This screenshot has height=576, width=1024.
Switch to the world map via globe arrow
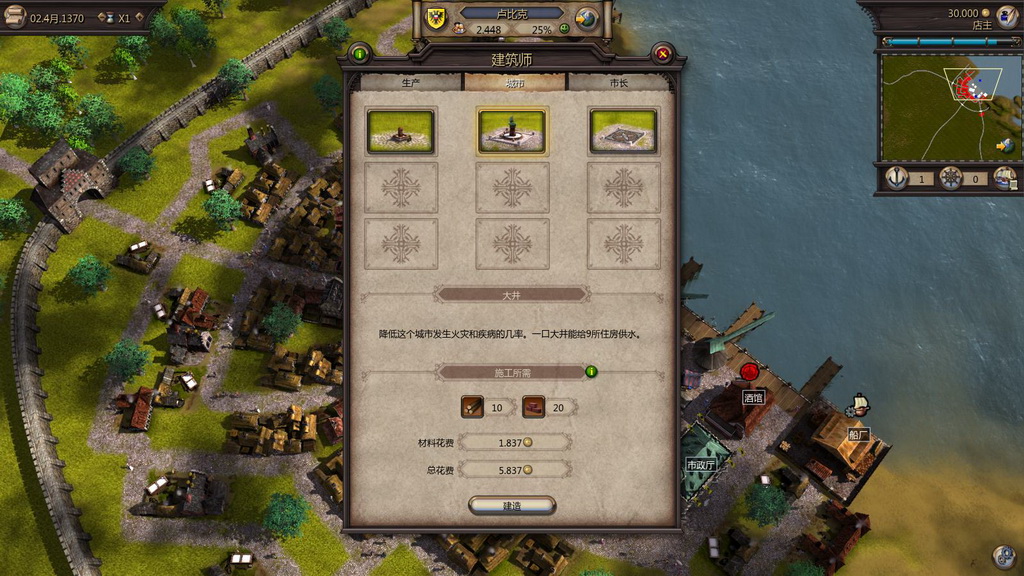tap(1005, 146)
